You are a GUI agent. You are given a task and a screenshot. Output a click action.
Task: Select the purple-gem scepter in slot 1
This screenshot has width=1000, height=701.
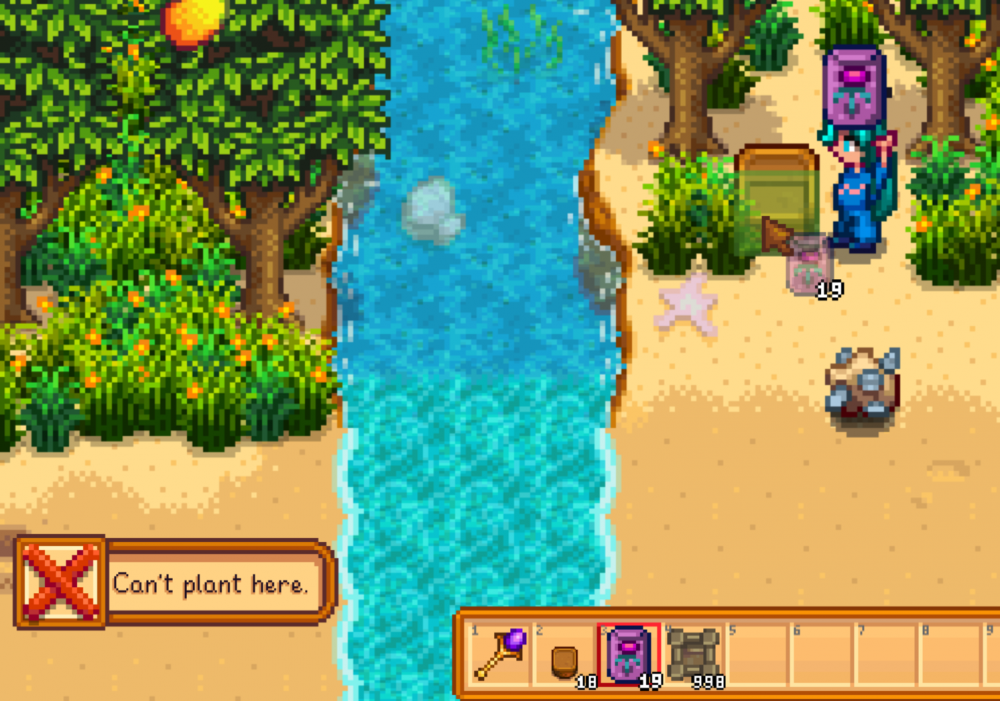pos(500,655)
